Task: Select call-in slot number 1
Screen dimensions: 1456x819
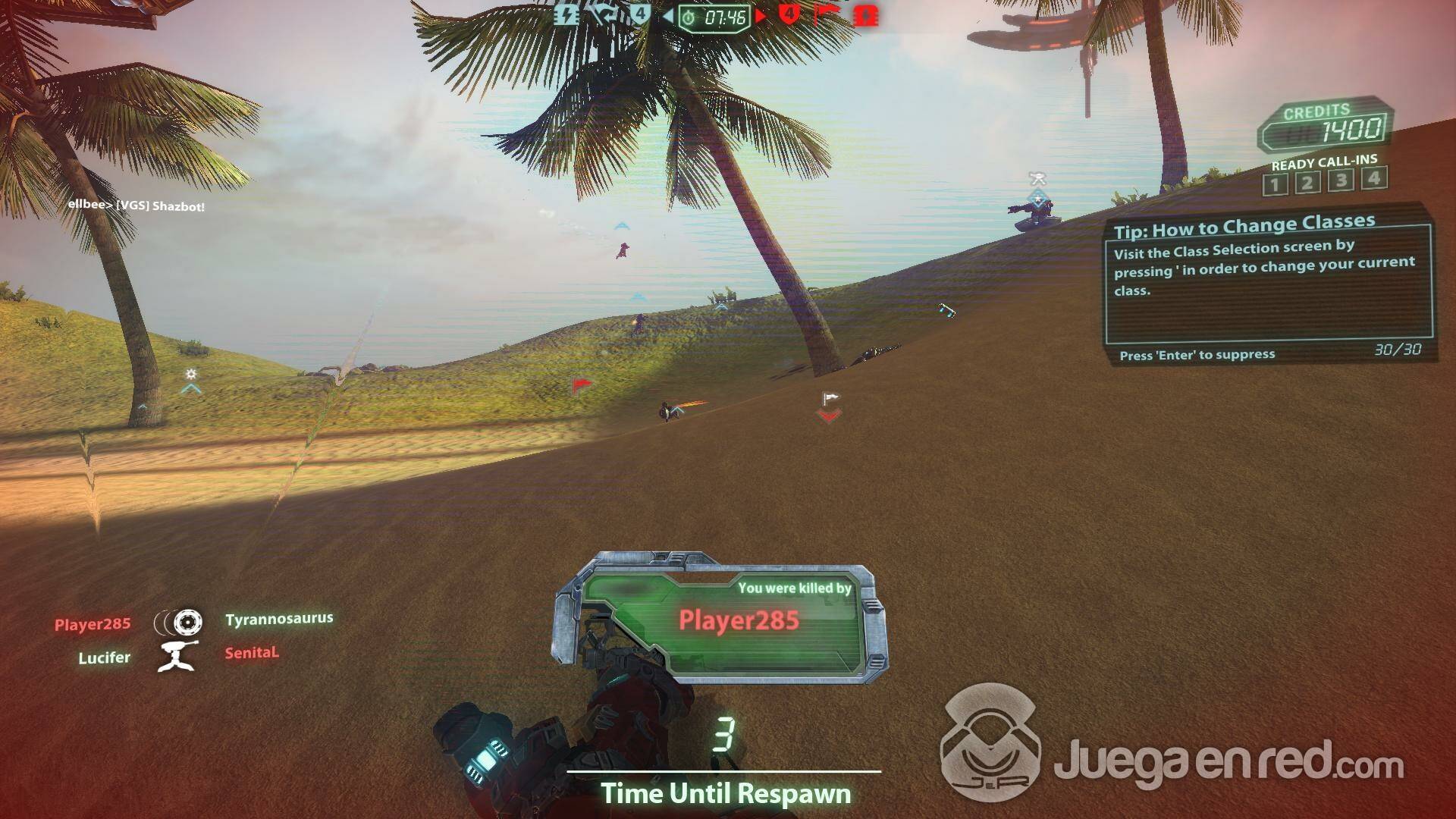Action: tap(1275, 184)
